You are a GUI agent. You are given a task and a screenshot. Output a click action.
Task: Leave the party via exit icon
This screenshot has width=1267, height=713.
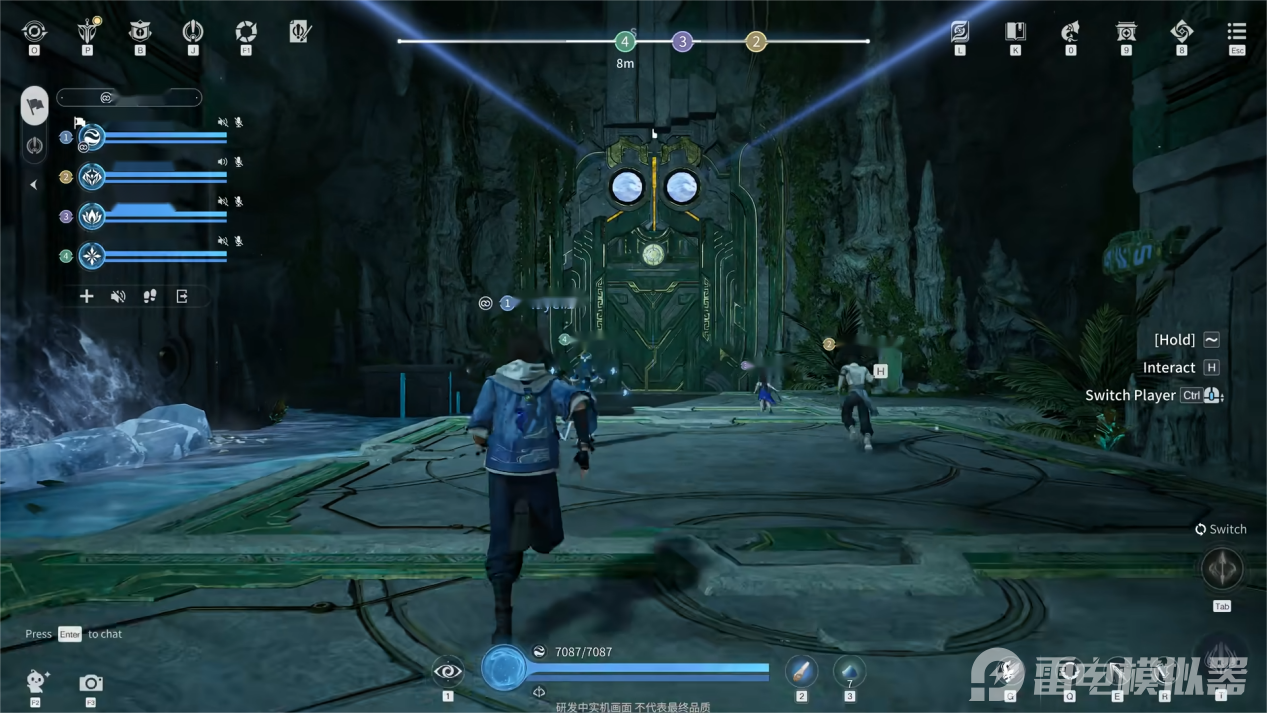pyautogui.click(x=182, y=296)
